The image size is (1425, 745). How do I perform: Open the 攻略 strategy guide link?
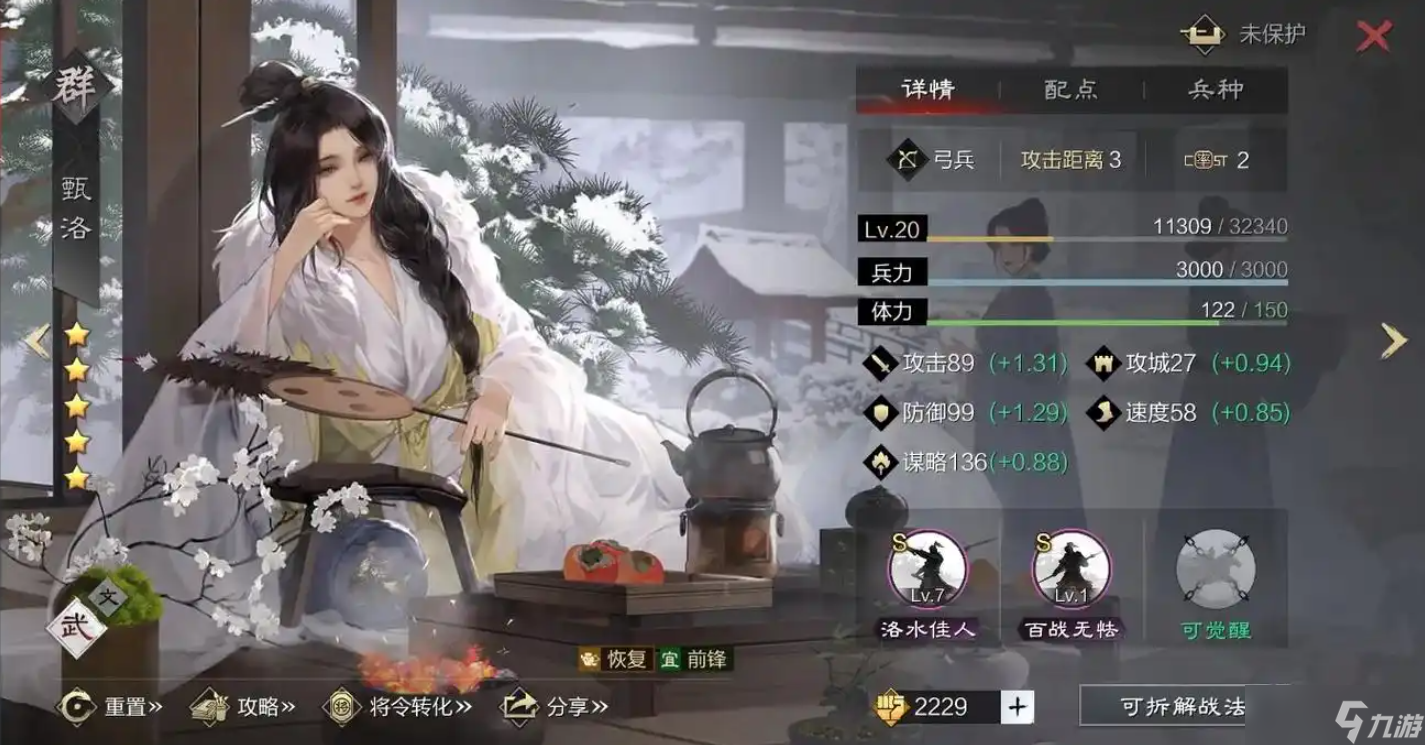point(235,704)
